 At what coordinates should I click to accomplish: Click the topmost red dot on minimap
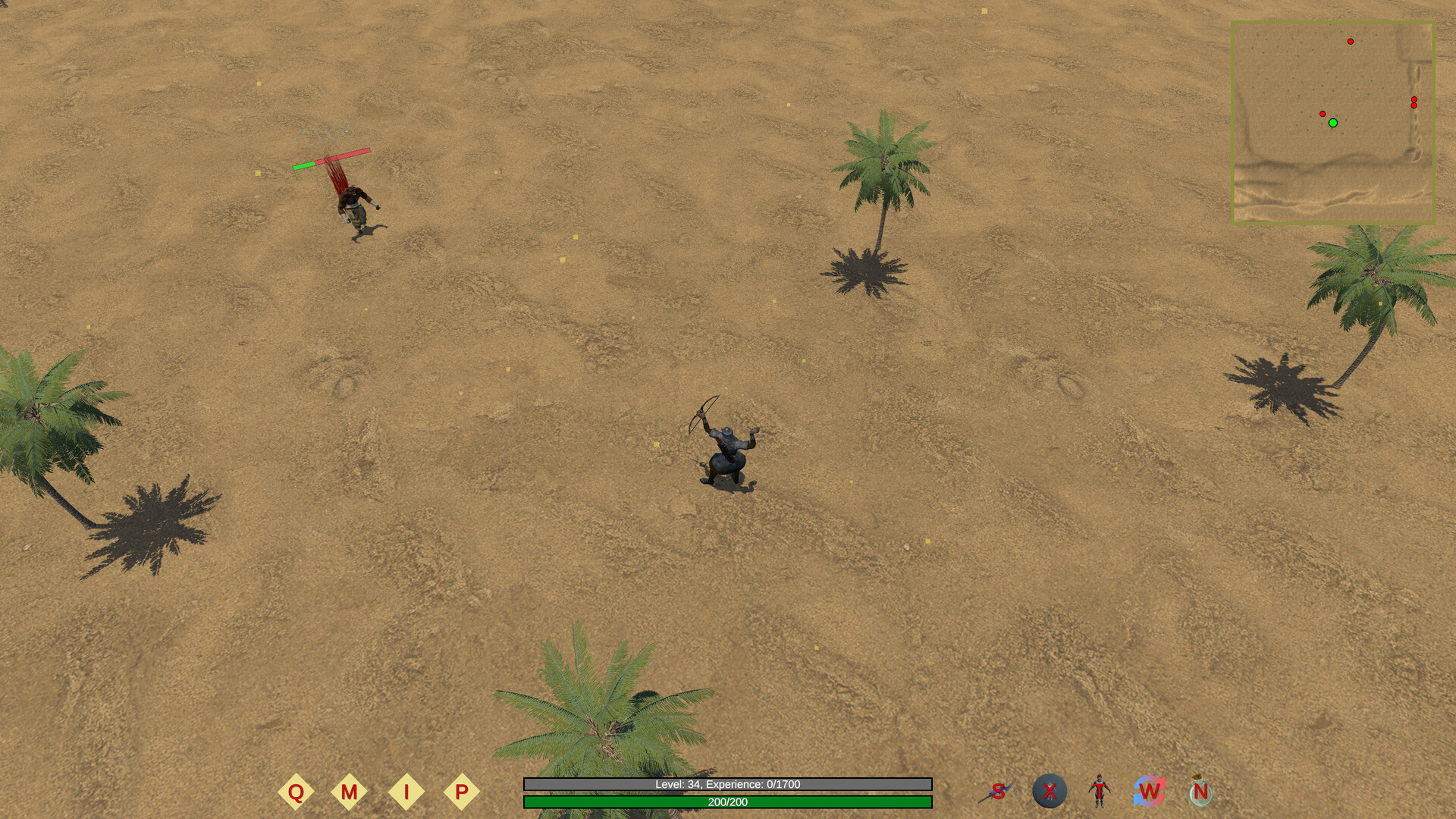(1350, 42)
